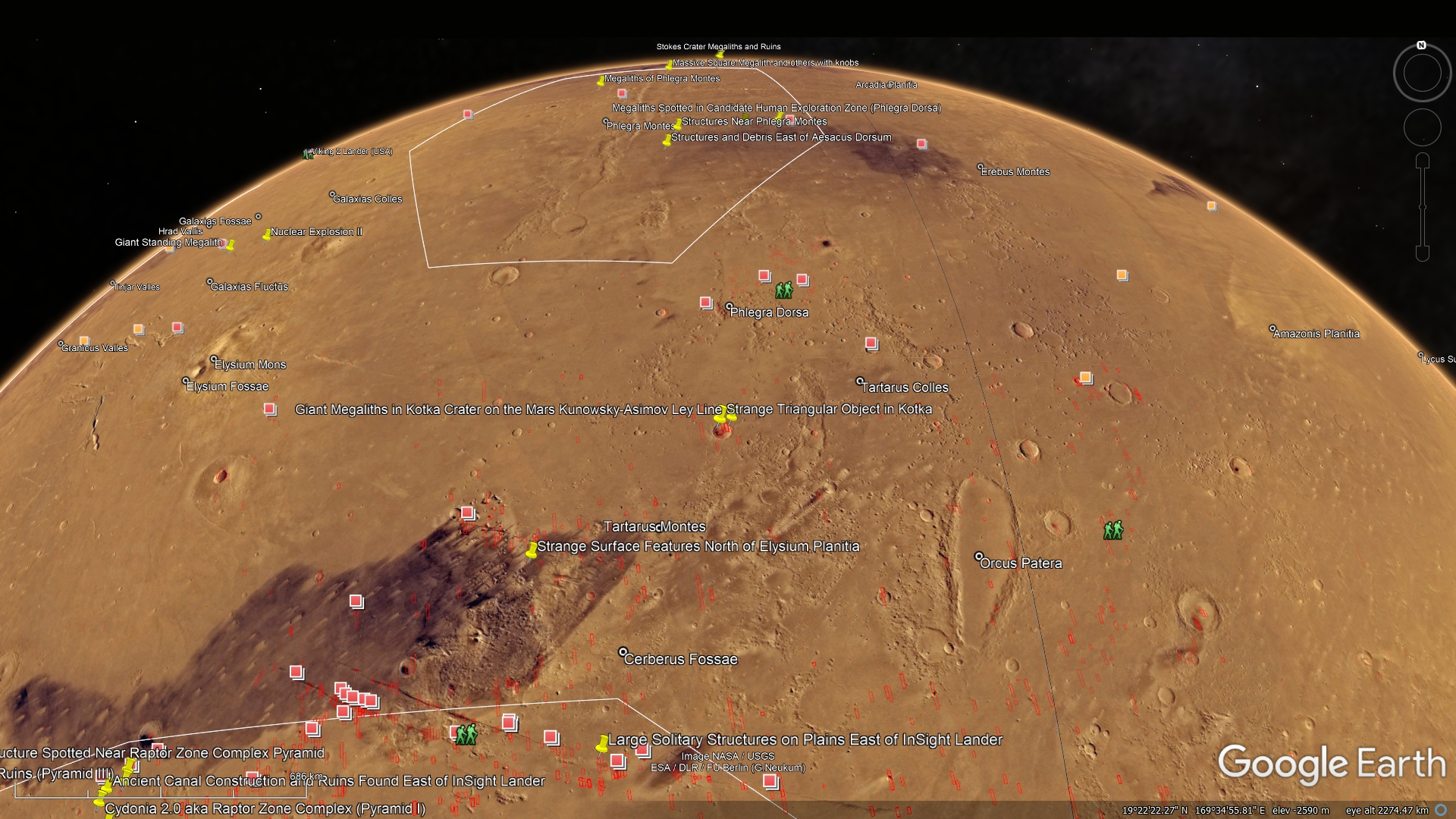Select the Amazonis Planitia place marker
Screen dimensions: 1456x819
(1273, 329)
